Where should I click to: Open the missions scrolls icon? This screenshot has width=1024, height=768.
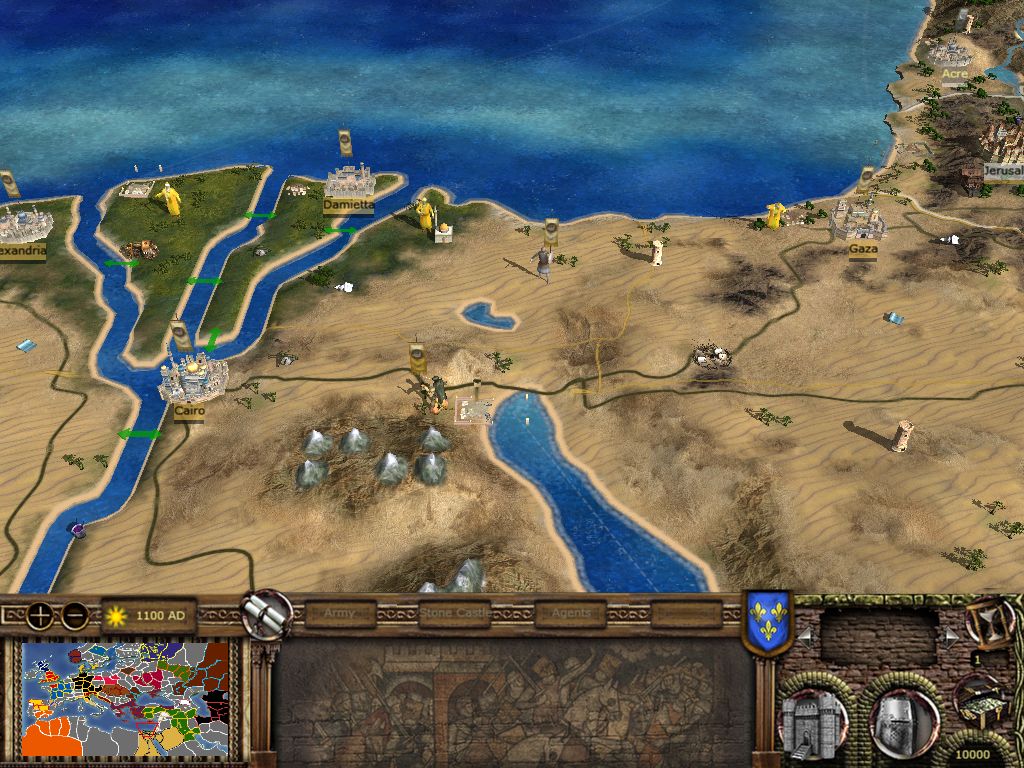pos(267,614)
